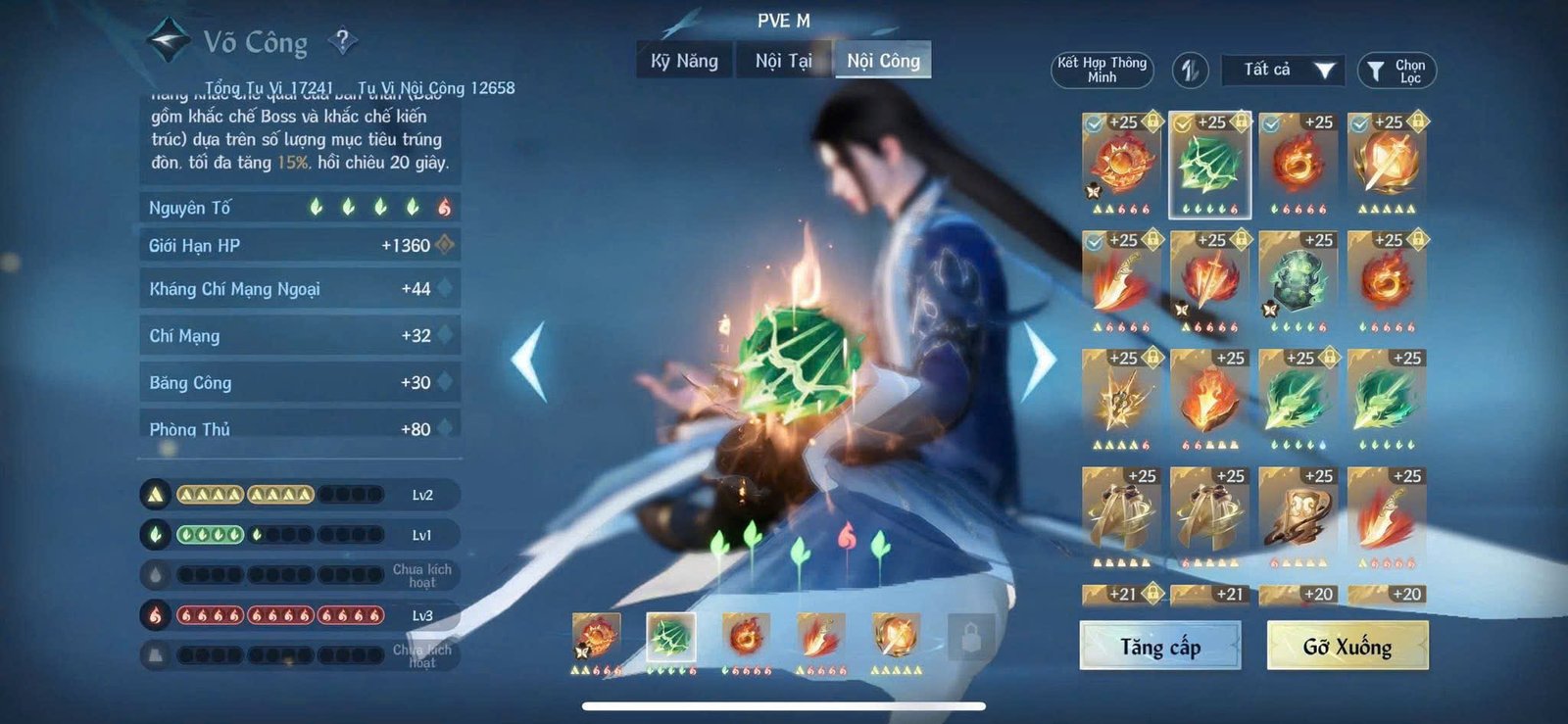Switch to the Nội Tại tab
The width and height of the screenshot is (1568, 724).
[x=783, y=61]
